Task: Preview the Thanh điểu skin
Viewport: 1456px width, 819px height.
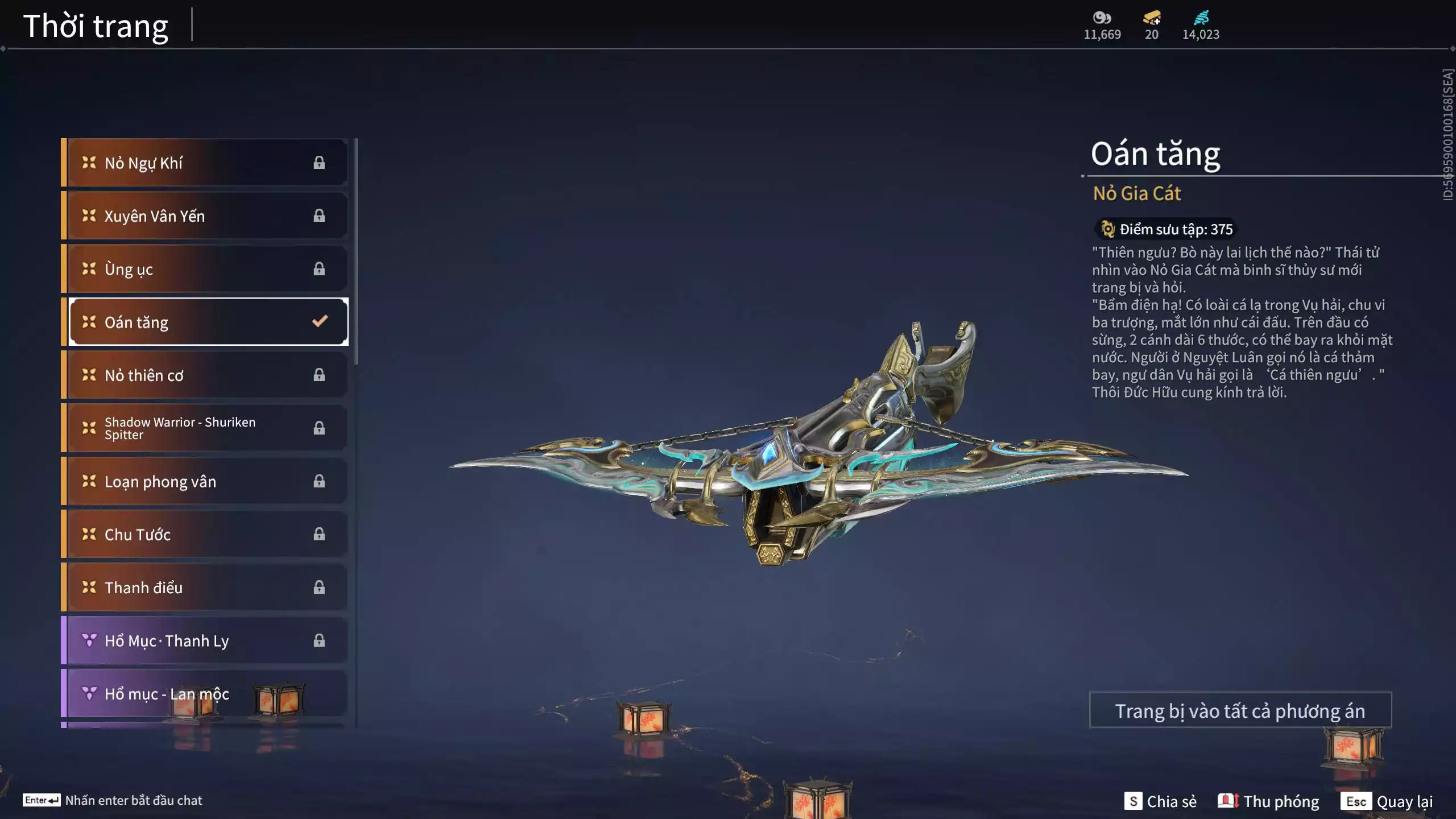Action: point(205,587)
